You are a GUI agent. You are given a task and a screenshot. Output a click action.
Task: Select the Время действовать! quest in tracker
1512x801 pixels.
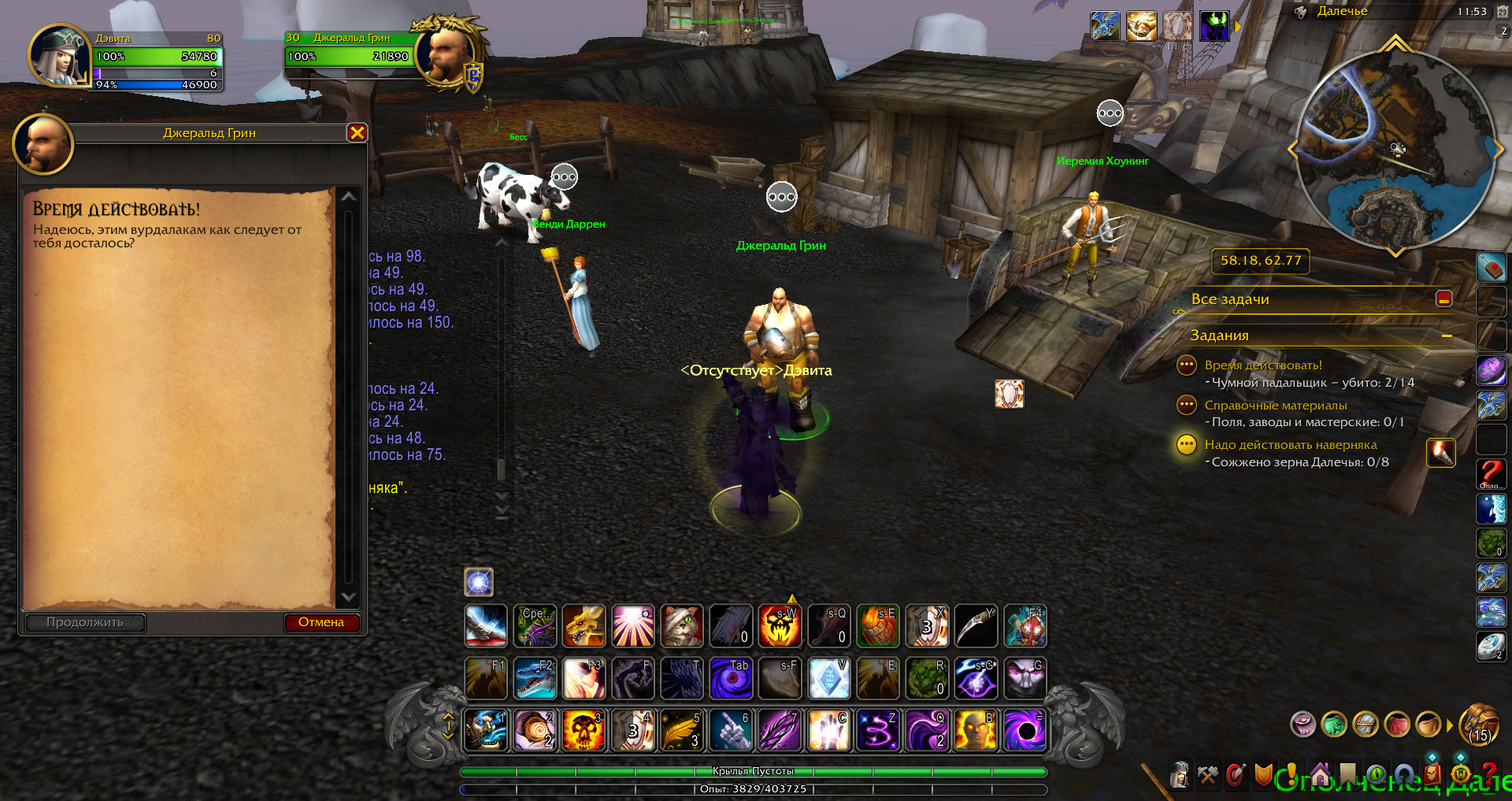point(1262,365)
